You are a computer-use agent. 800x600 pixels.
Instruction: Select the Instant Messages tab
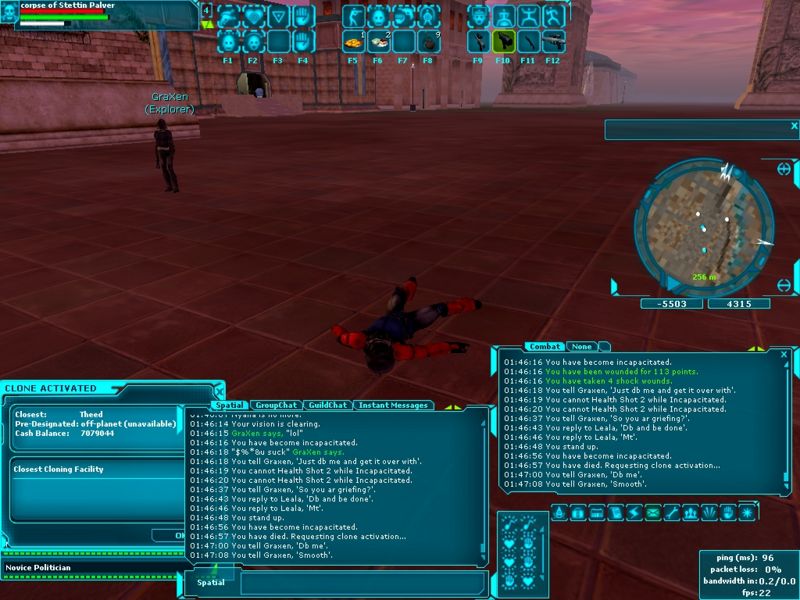tap(393, 405)
